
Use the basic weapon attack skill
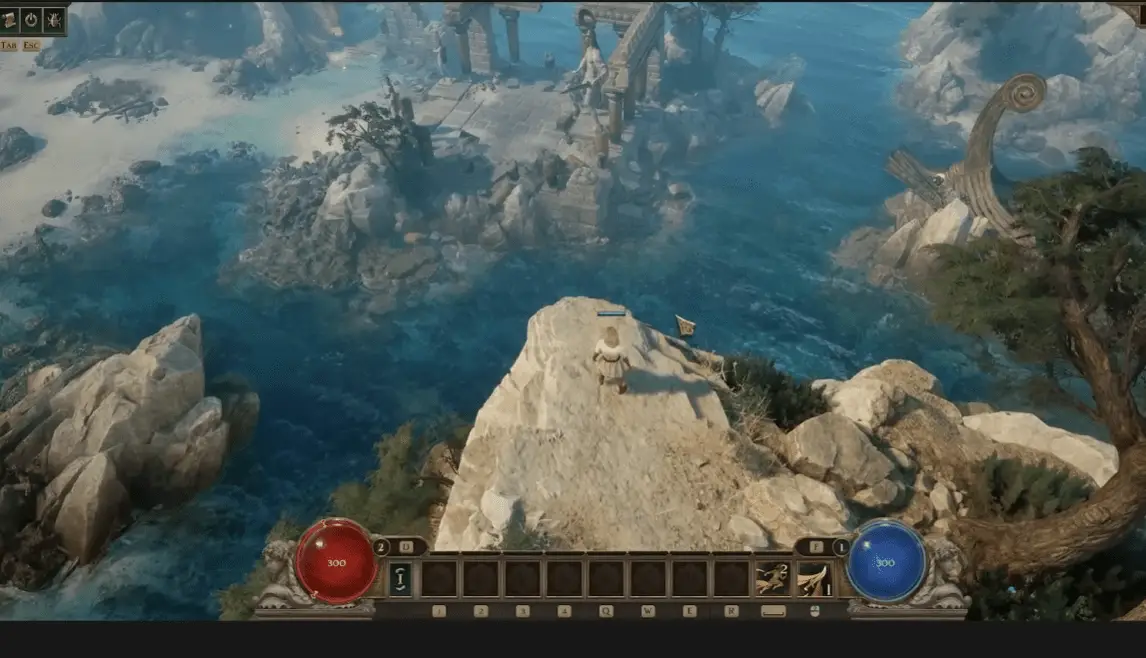(813, 578)
